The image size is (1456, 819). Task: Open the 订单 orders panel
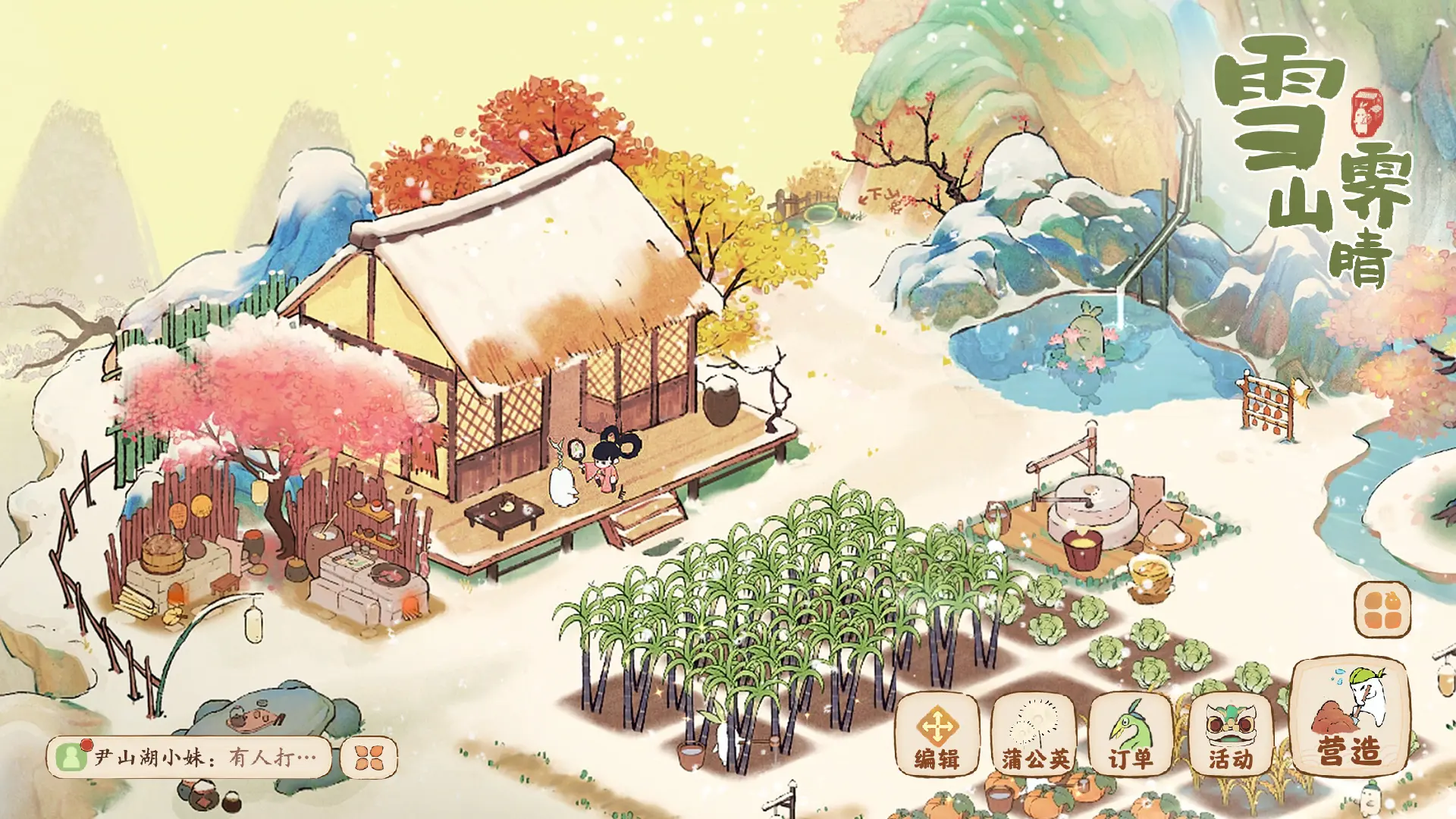coord(1130,733)
